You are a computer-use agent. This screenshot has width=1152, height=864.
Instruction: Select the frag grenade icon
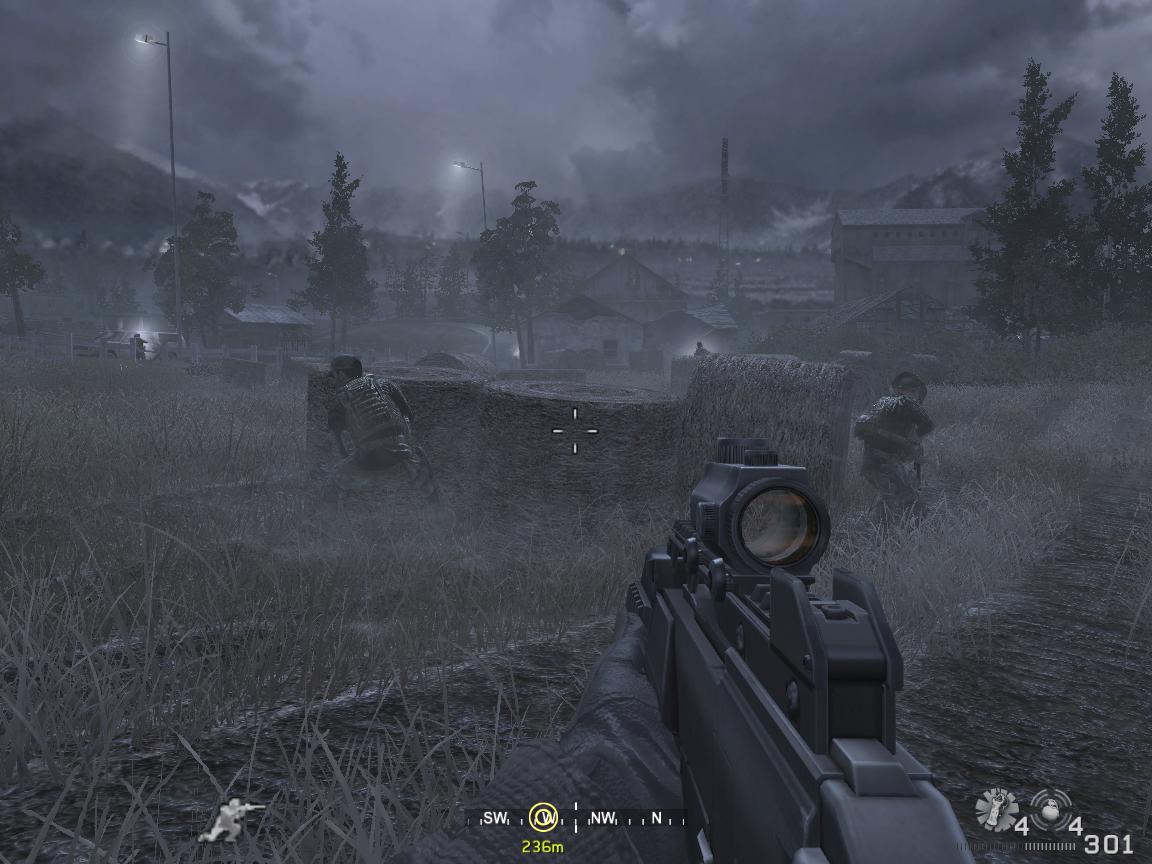point(1049,806)
